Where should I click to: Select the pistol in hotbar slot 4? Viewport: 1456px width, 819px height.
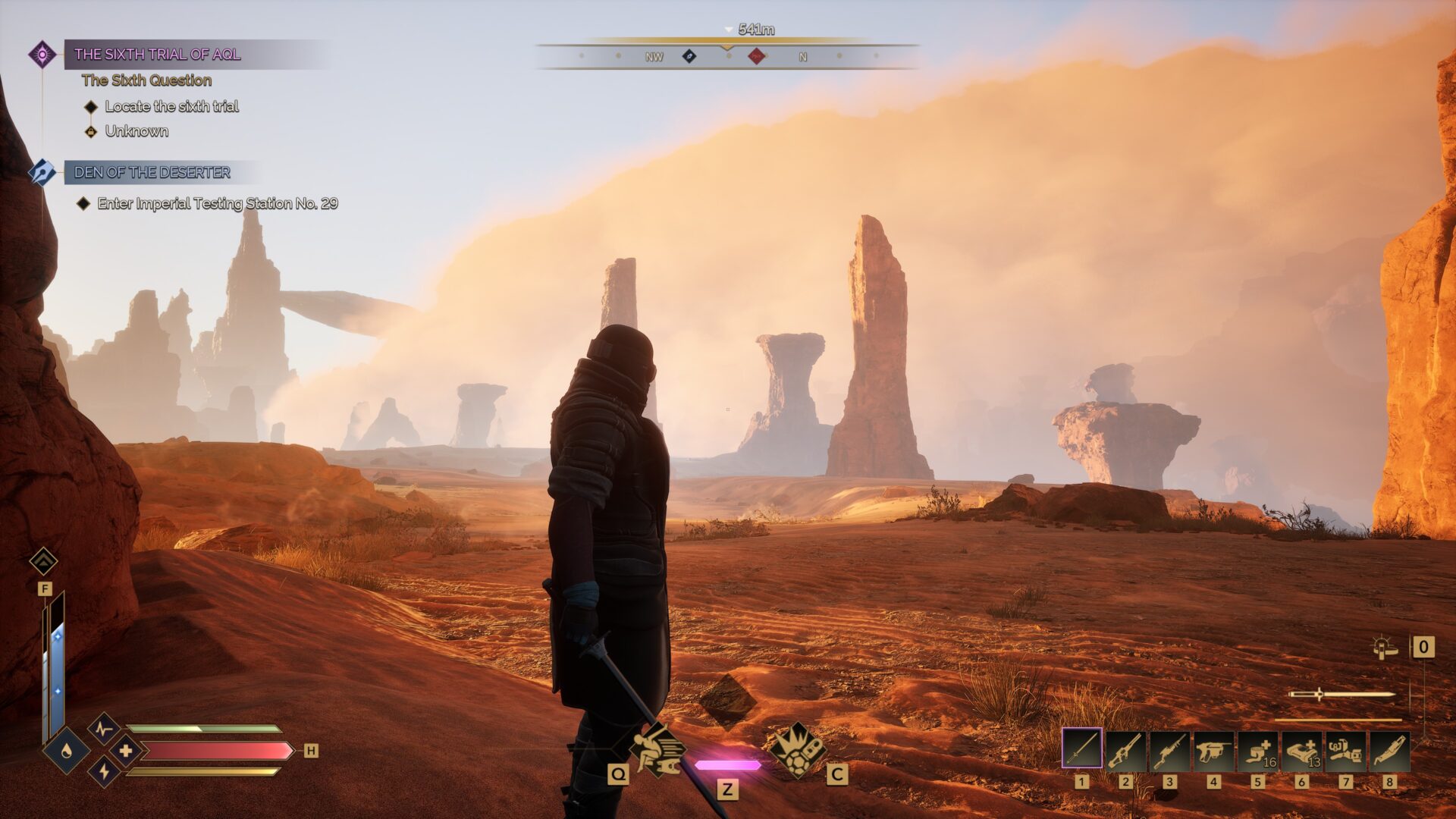pyautogui.click(x=1213, y=750)
